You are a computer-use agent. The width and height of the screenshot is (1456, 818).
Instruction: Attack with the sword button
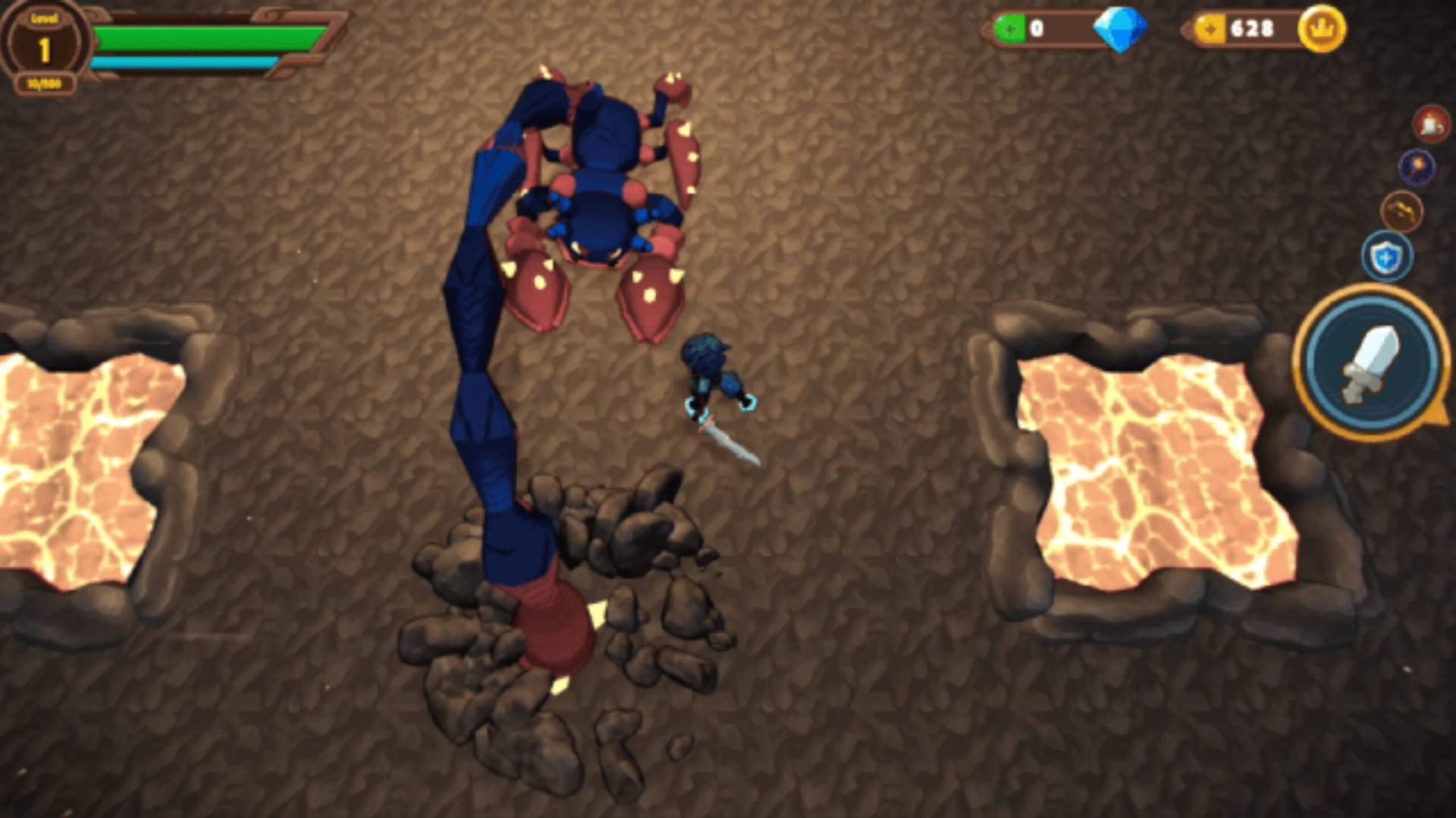point(1372,363)
